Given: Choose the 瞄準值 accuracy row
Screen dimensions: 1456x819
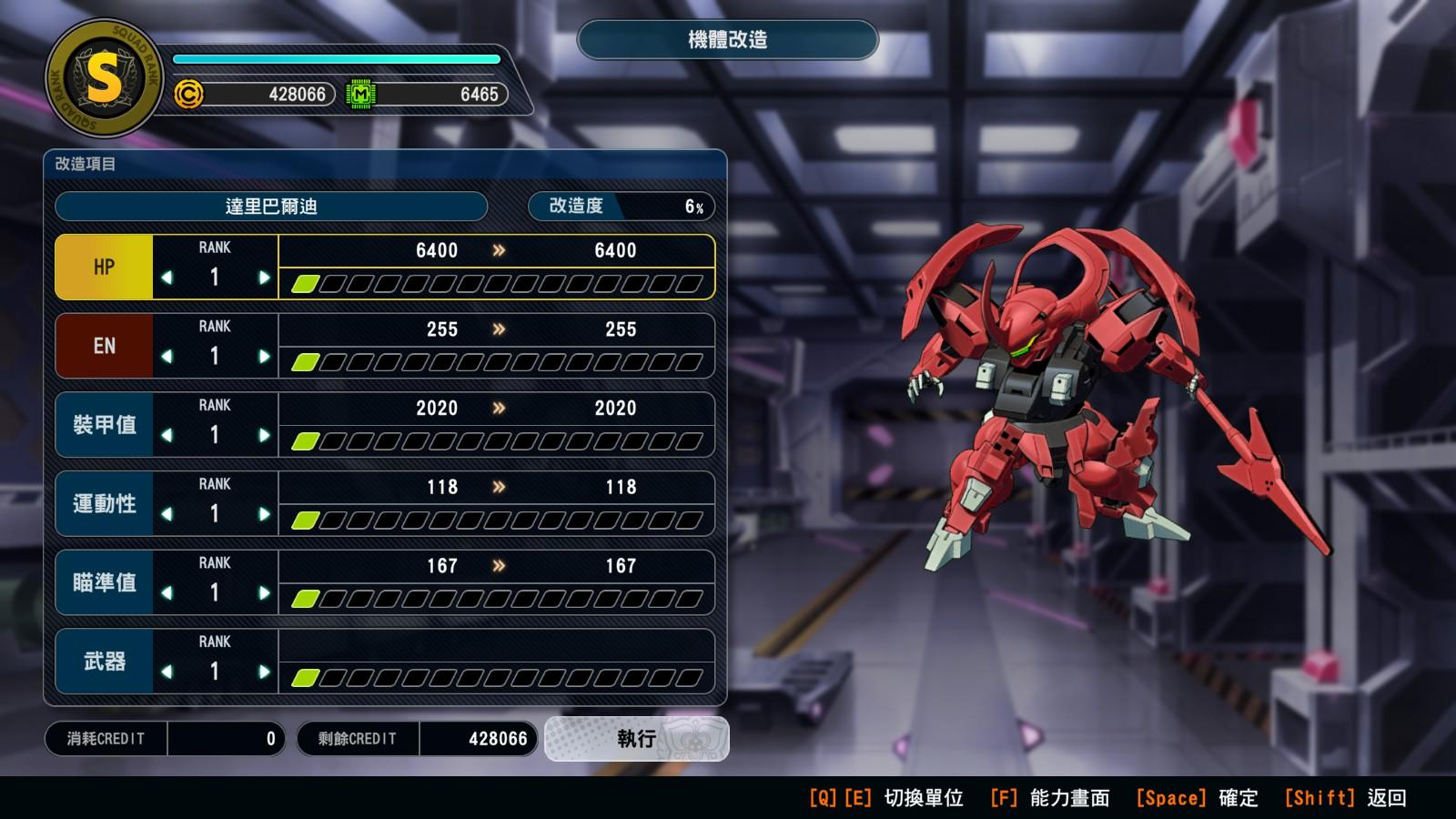Looking at the screenshot, I should pos(104,583).
